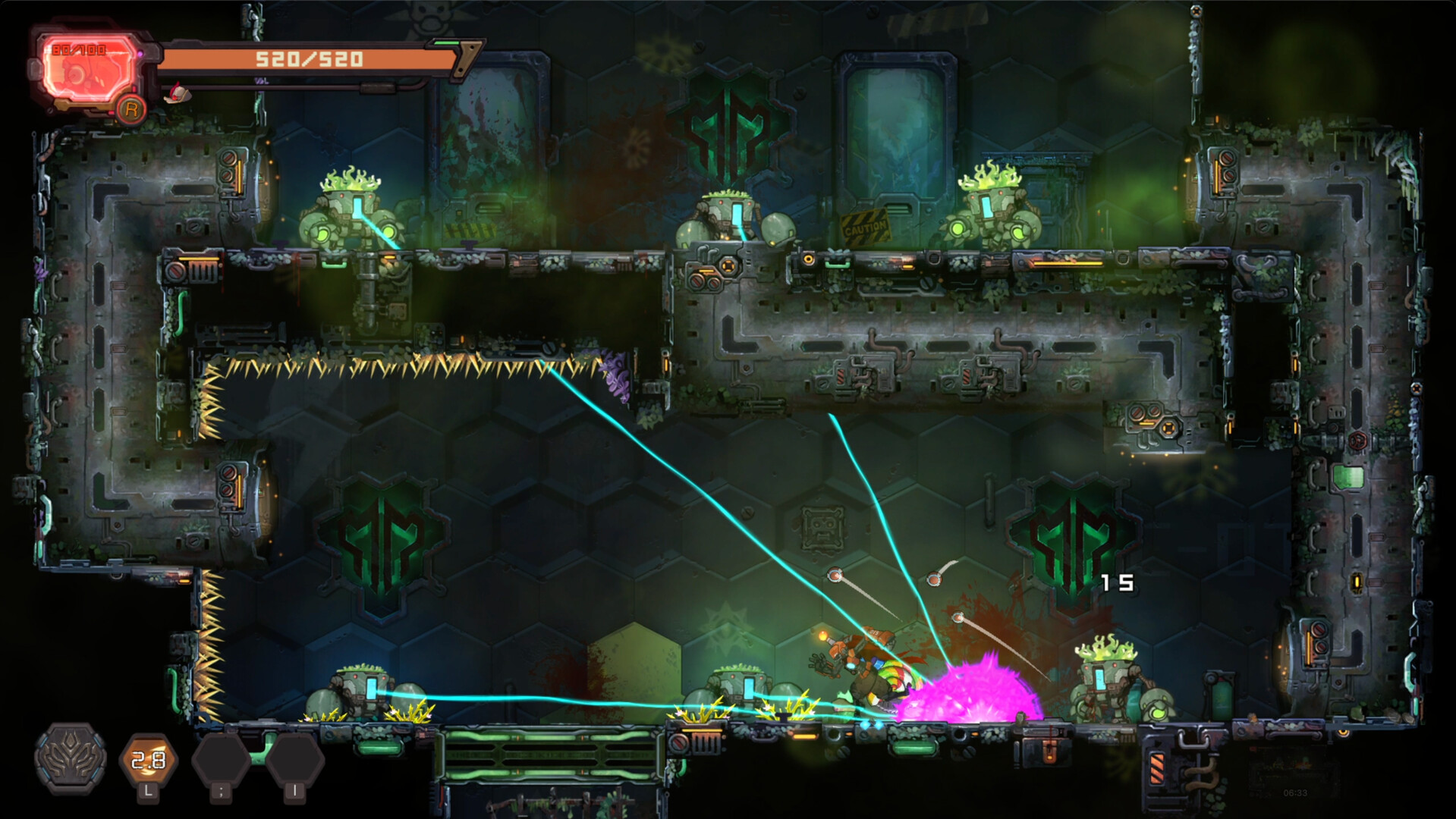Click the timer showing 06:33
This screenshot has width=1456, height=819.
pyautogui.click(x=1295, y=792)
